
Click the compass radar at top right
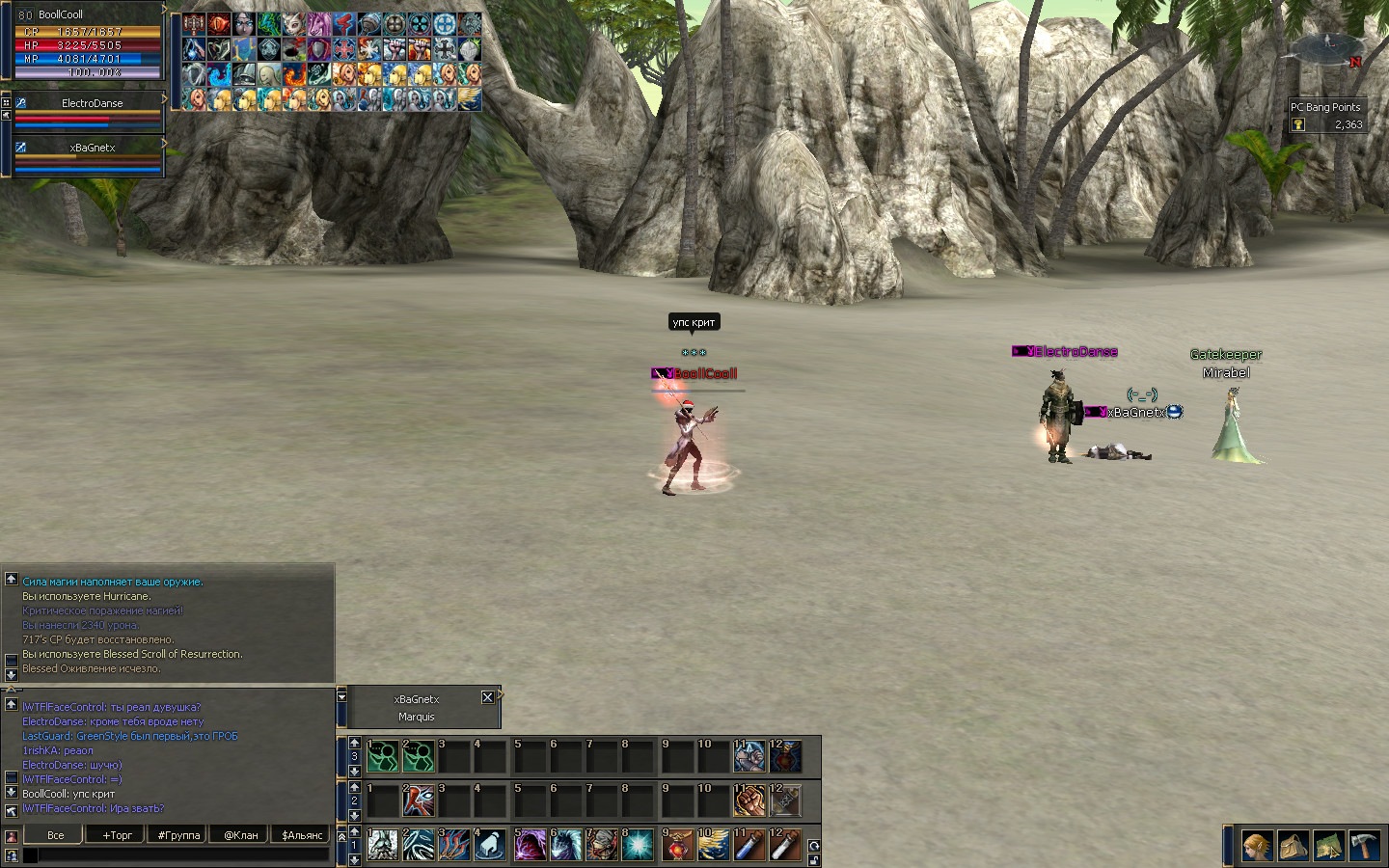tap(1329, 46)
